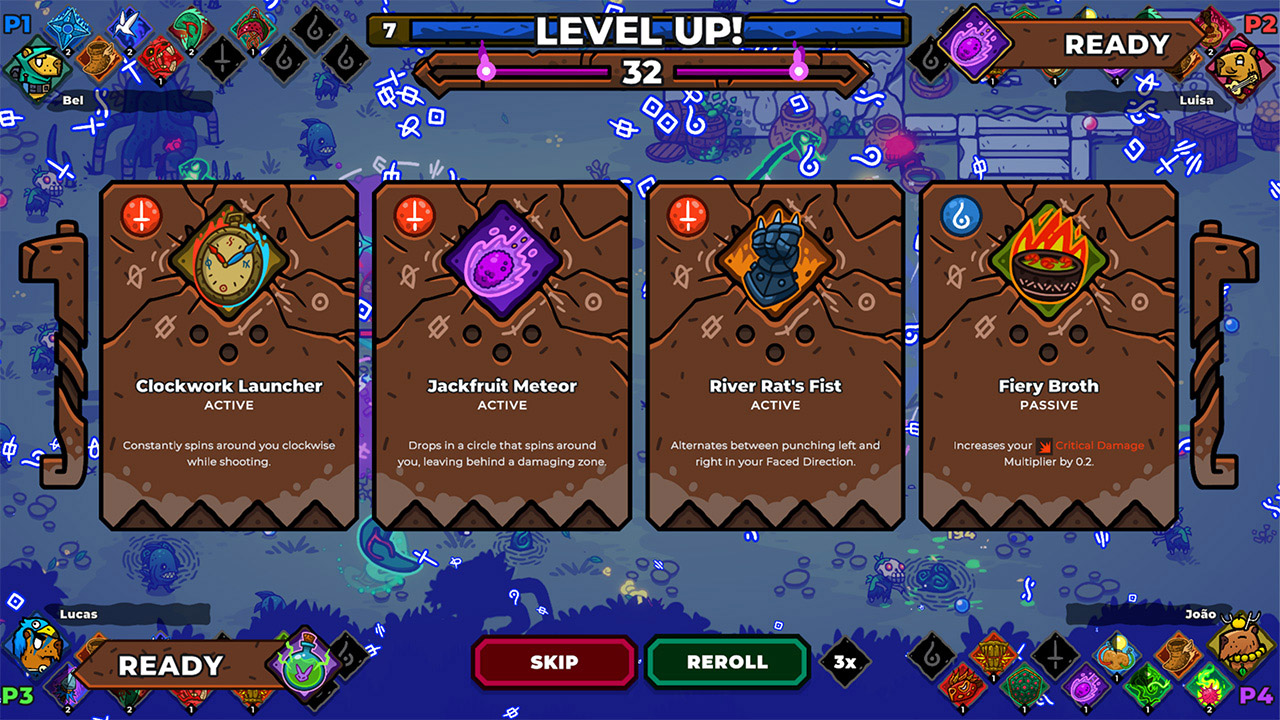Select the boot item in João's inventory

[1178, 652]
